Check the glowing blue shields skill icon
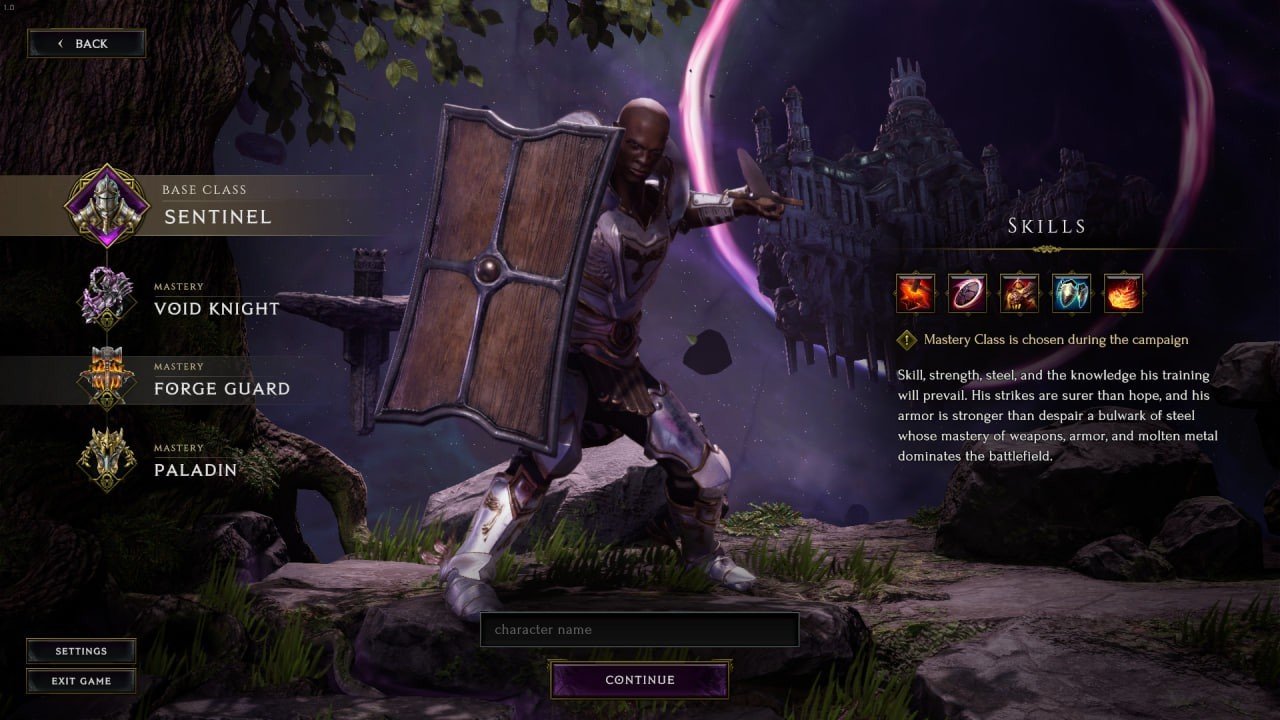The image size is (1280, 720). point(1072,294)
